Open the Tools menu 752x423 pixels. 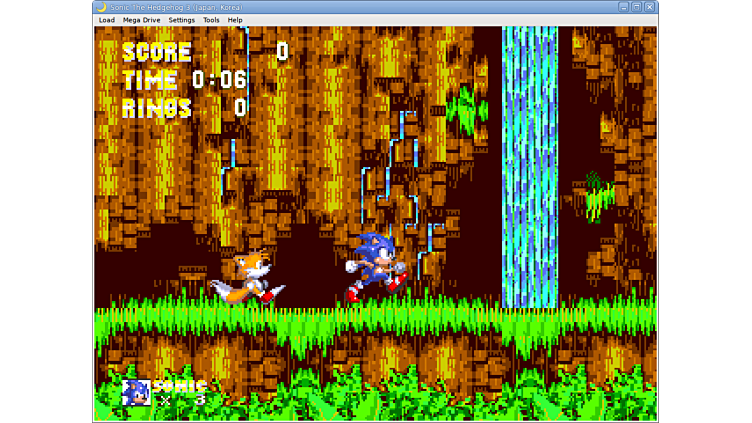[x=211, y=20]
